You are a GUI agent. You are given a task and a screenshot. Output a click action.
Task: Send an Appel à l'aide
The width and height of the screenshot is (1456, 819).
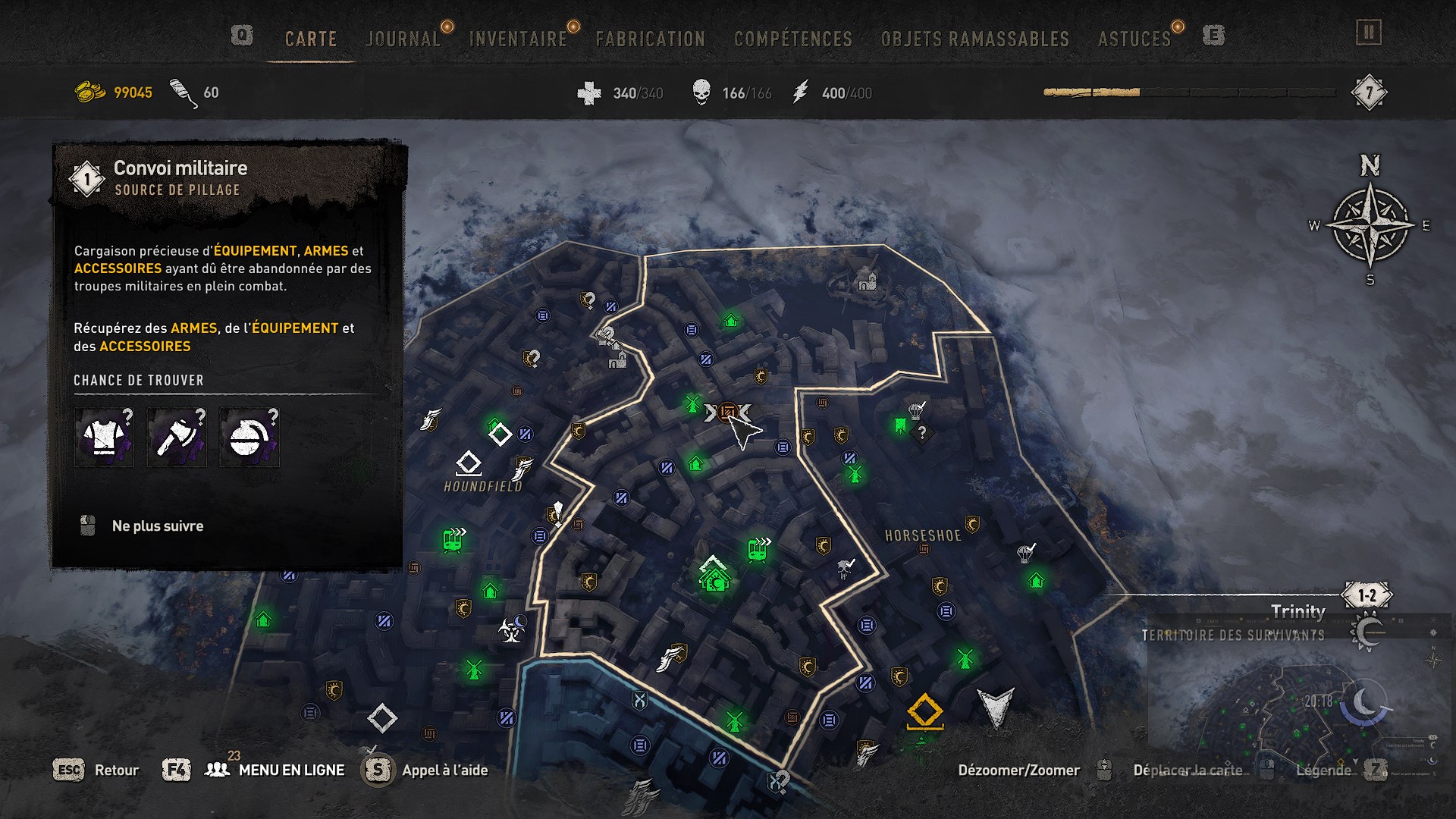[444, 770]
